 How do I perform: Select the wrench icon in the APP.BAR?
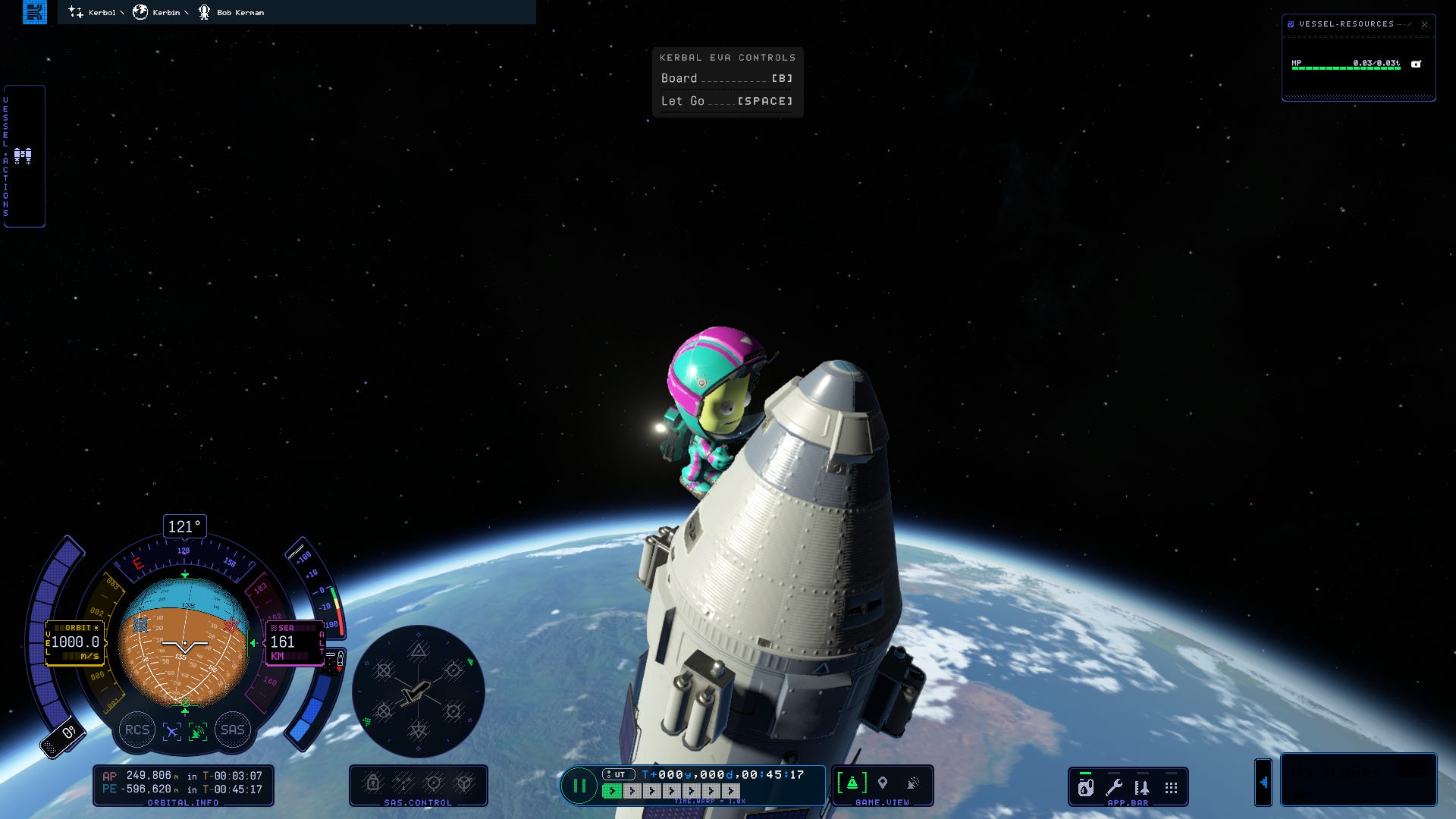[x=1114, y=787]
